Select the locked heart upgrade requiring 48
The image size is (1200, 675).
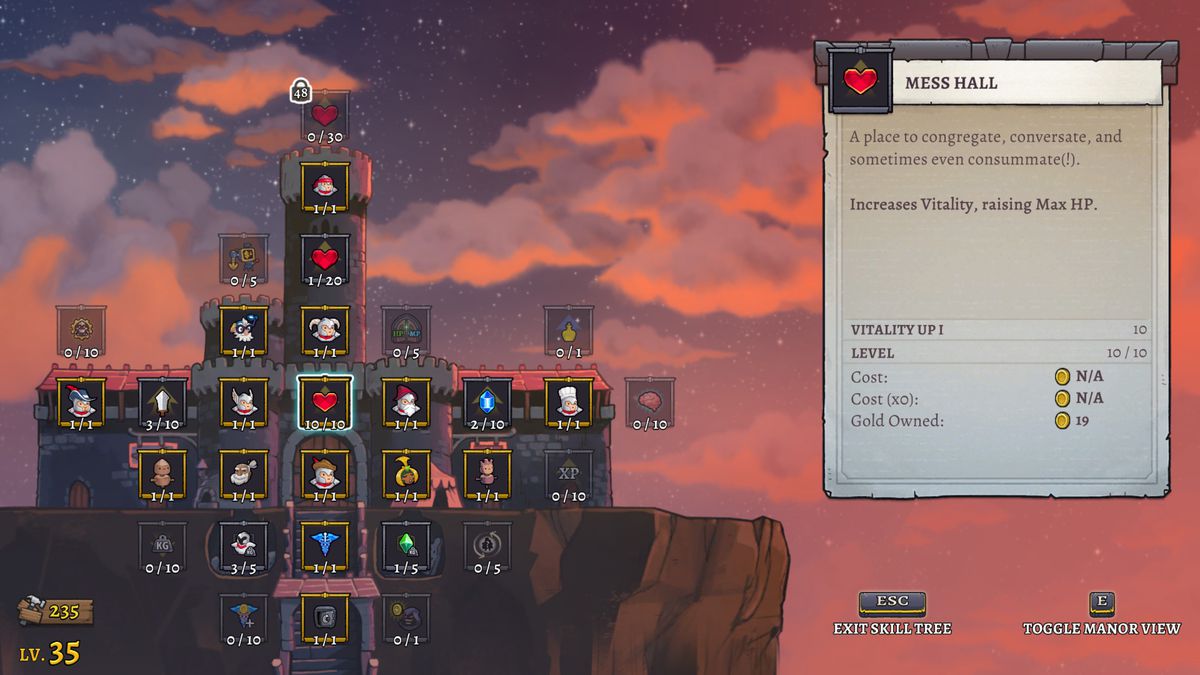coord(325,115)
